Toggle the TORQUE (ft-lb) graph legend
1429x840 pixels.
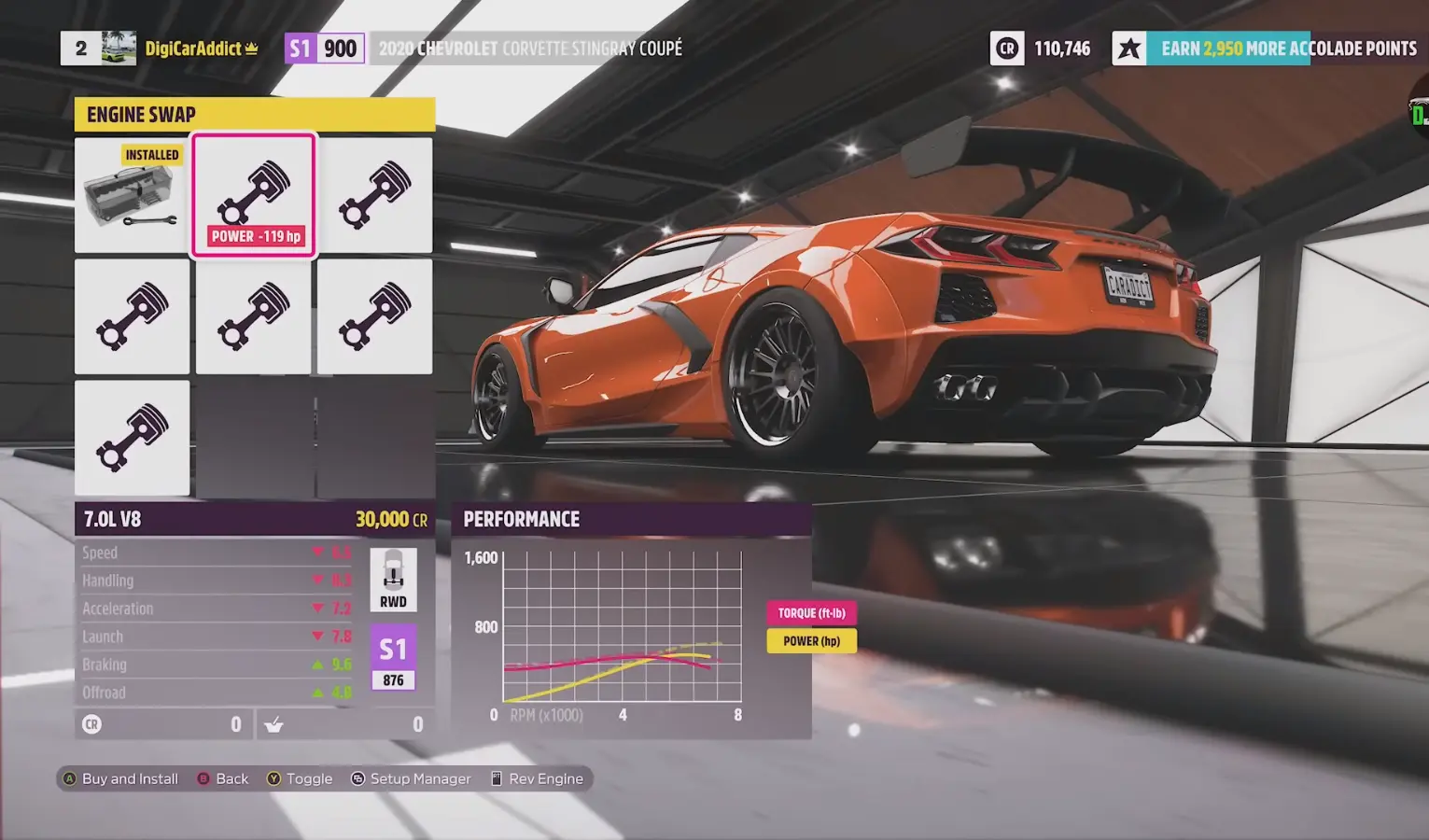coord(810,612)
